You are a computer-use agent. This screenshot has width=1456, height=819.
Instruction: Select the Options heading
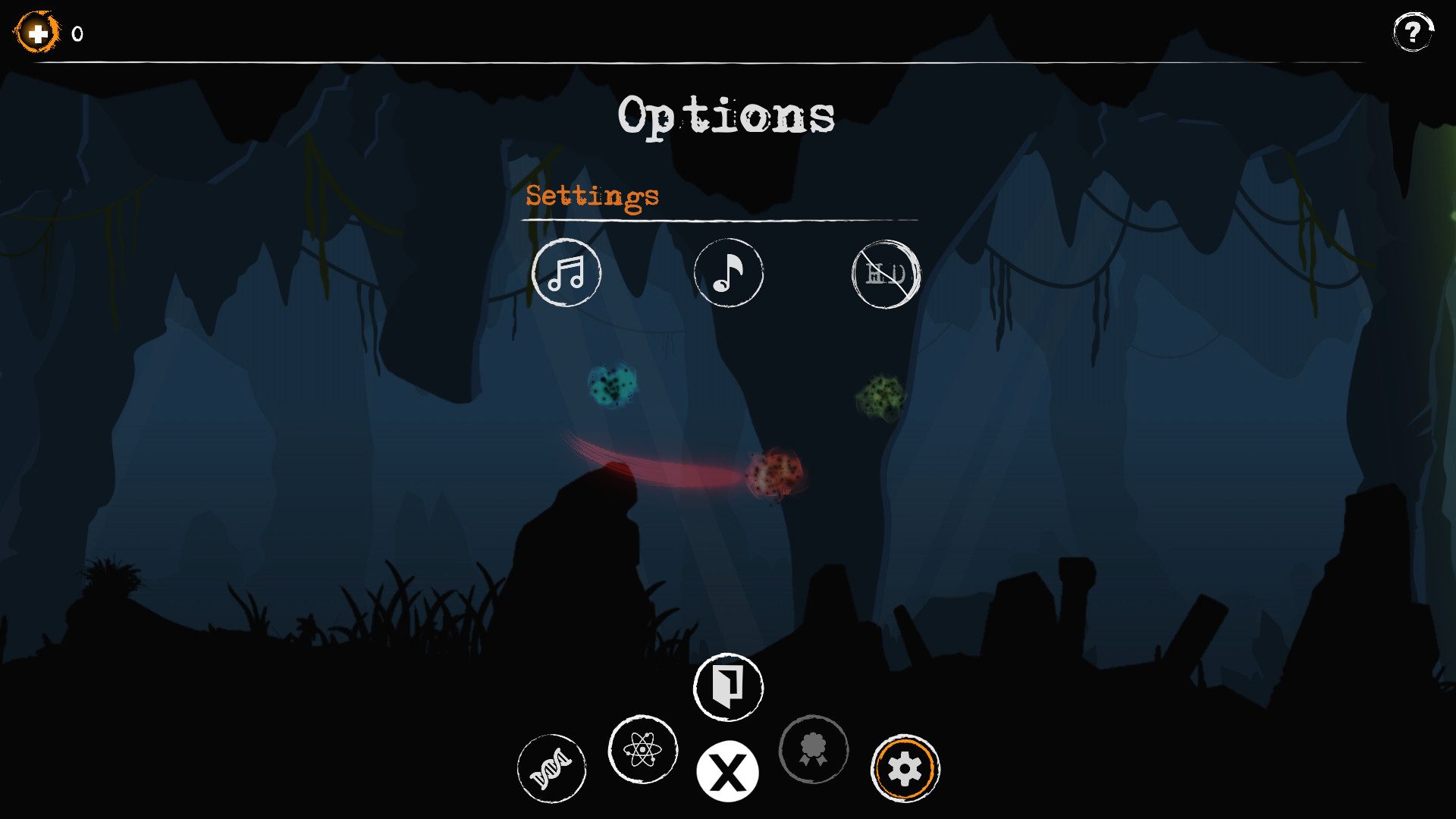point(727,115)
